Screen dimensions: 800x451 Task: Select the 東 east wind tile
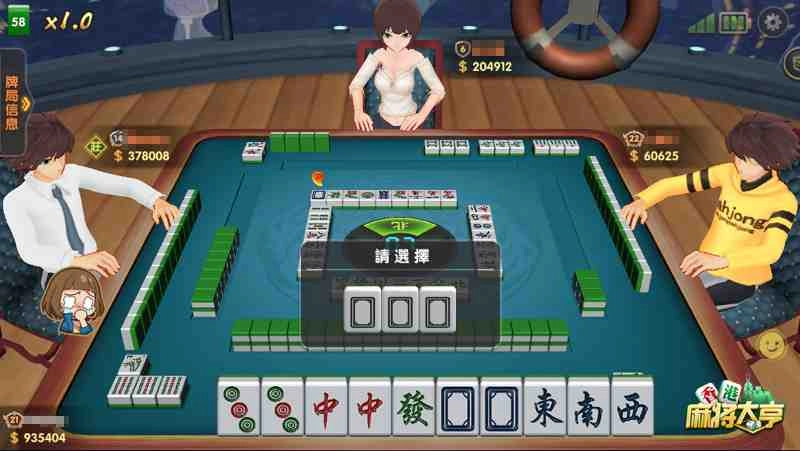(545, 408)
